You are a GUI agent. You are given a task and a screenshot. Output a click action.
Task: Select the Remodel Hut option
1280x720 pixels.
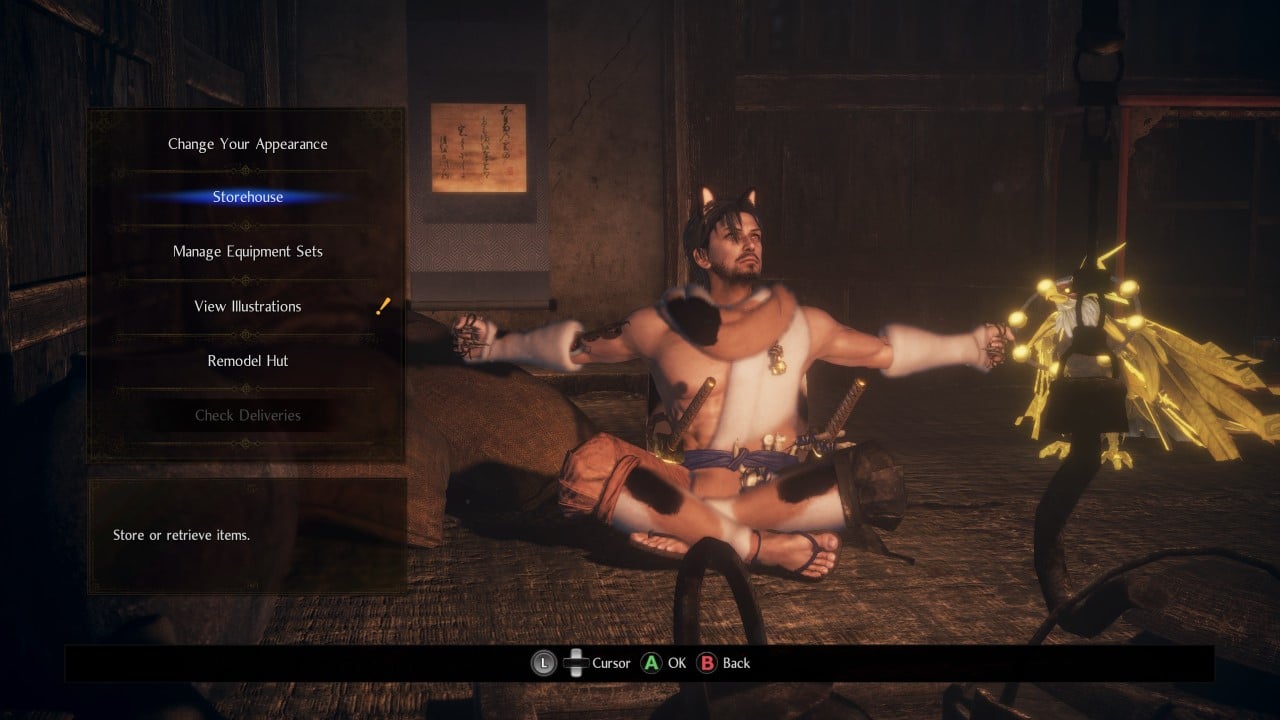247,360
